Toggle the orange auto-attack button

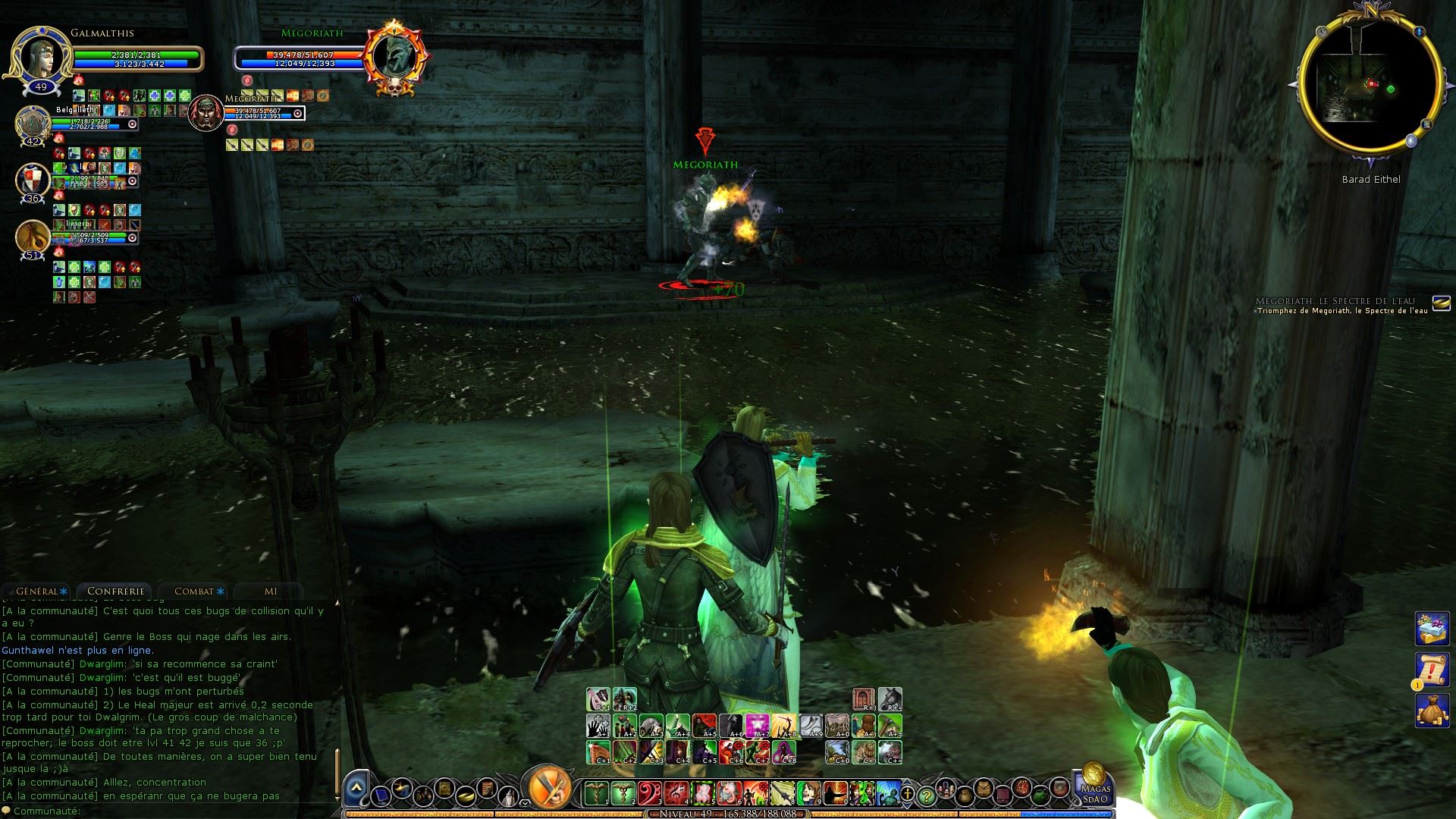click(x=548, y=788)
